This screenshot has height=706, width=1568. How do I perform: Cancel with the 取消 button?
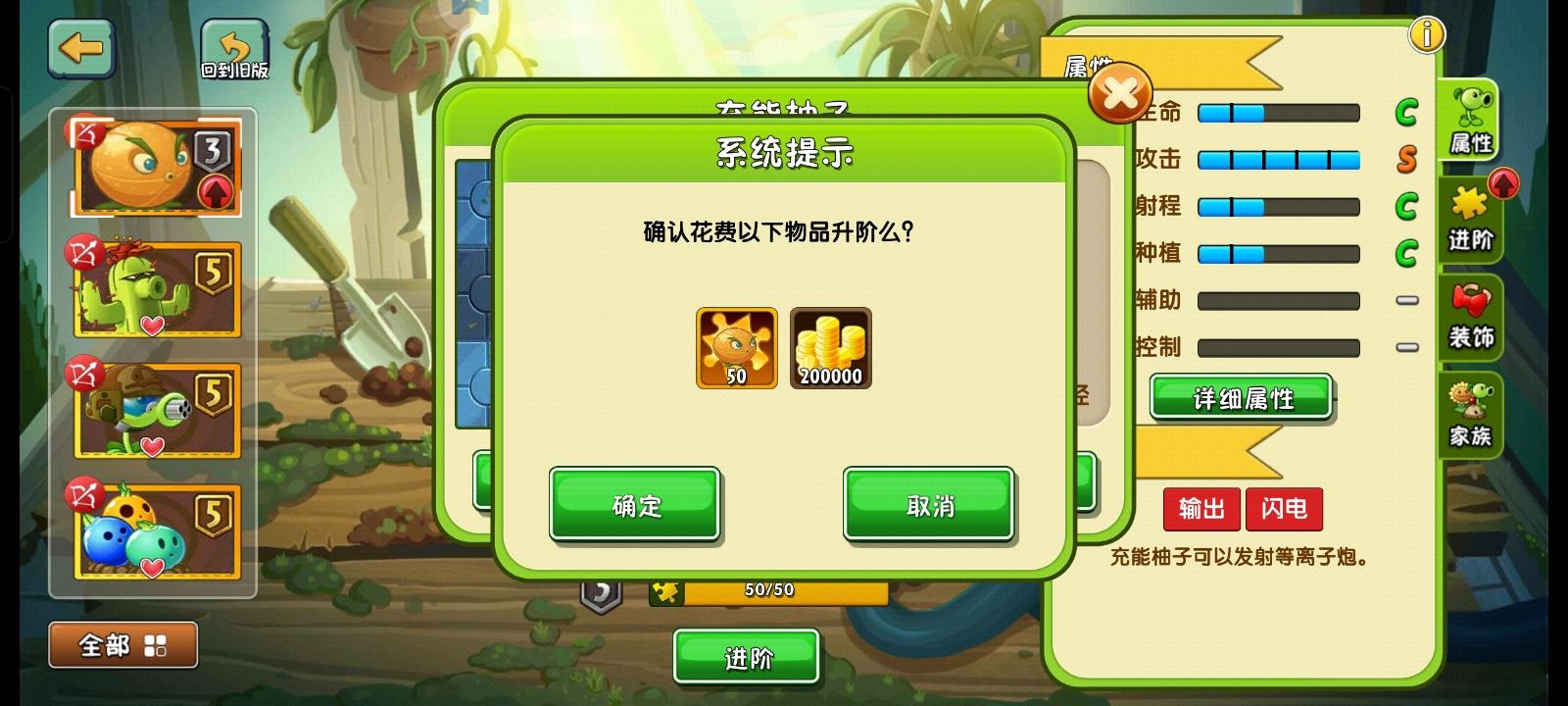[928, 505]
